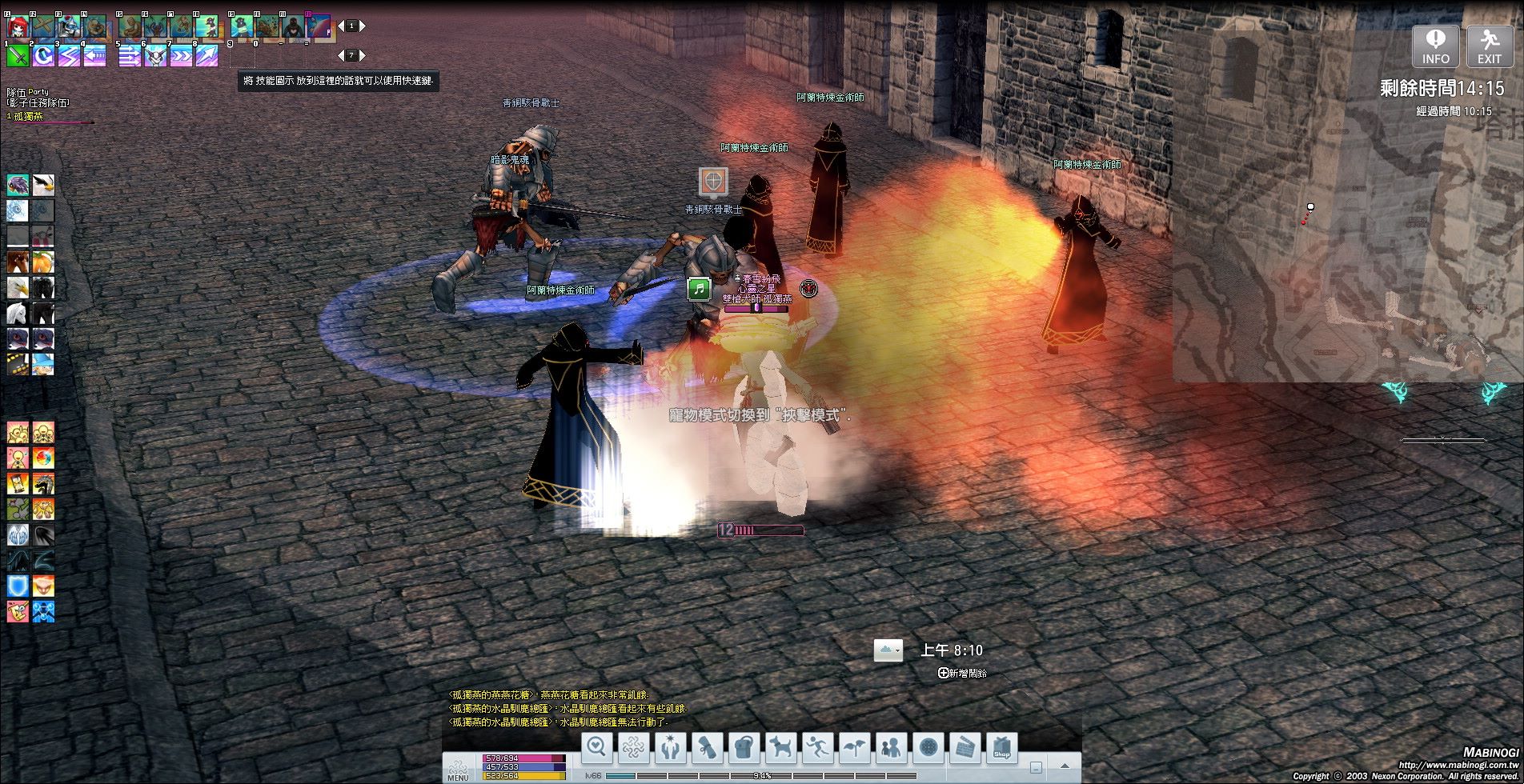Image resolution: width=1524 pixels, height=784 pixels.
Task: Minimize the bottom menu bar
Action: coord(1035,766)
